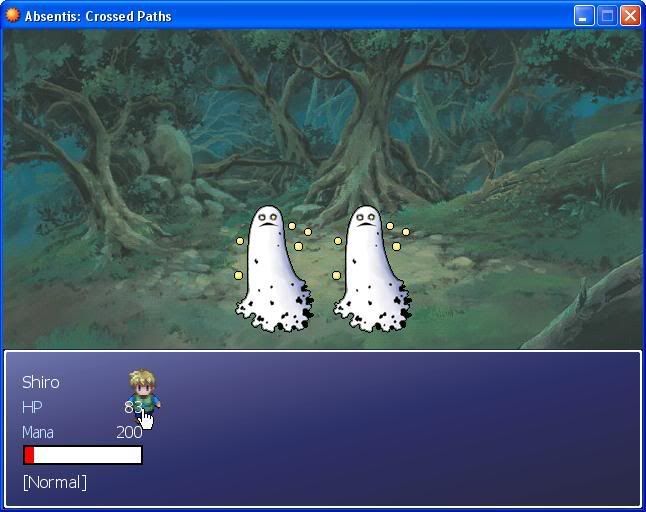Select Shiro's character sprite in the status panel
646x512 pixels.
[x=143, y=390]
